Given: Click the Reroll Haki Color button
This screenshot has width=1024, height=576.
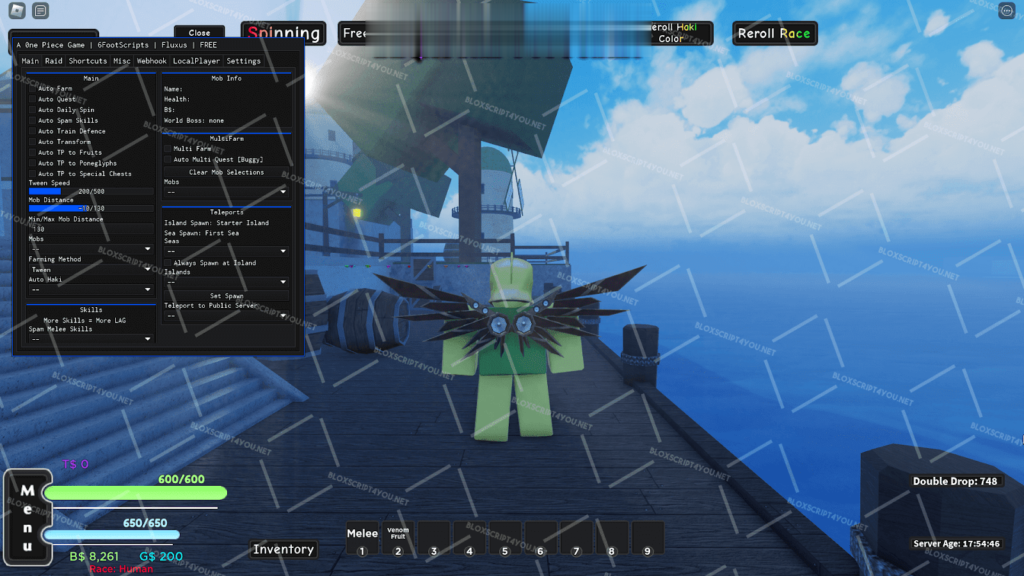Looking at the screenshot, I should click(671, 33).
